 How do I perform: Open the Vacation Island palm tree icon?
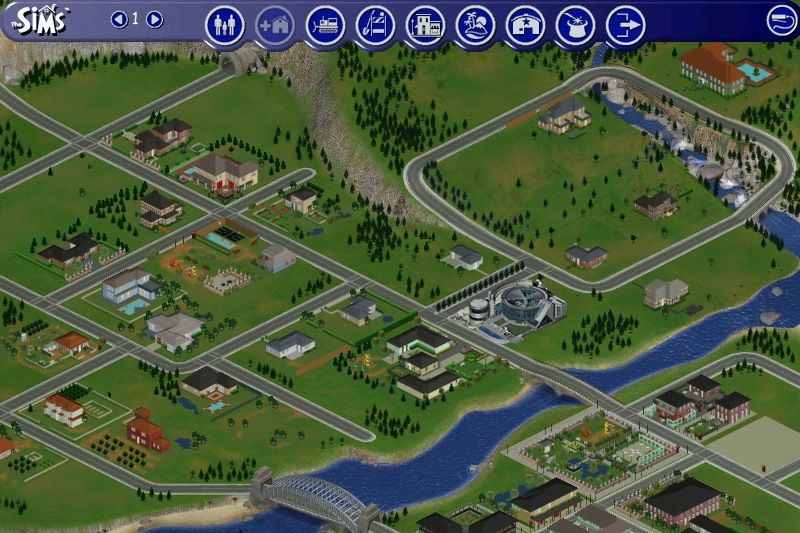point(475,25)
